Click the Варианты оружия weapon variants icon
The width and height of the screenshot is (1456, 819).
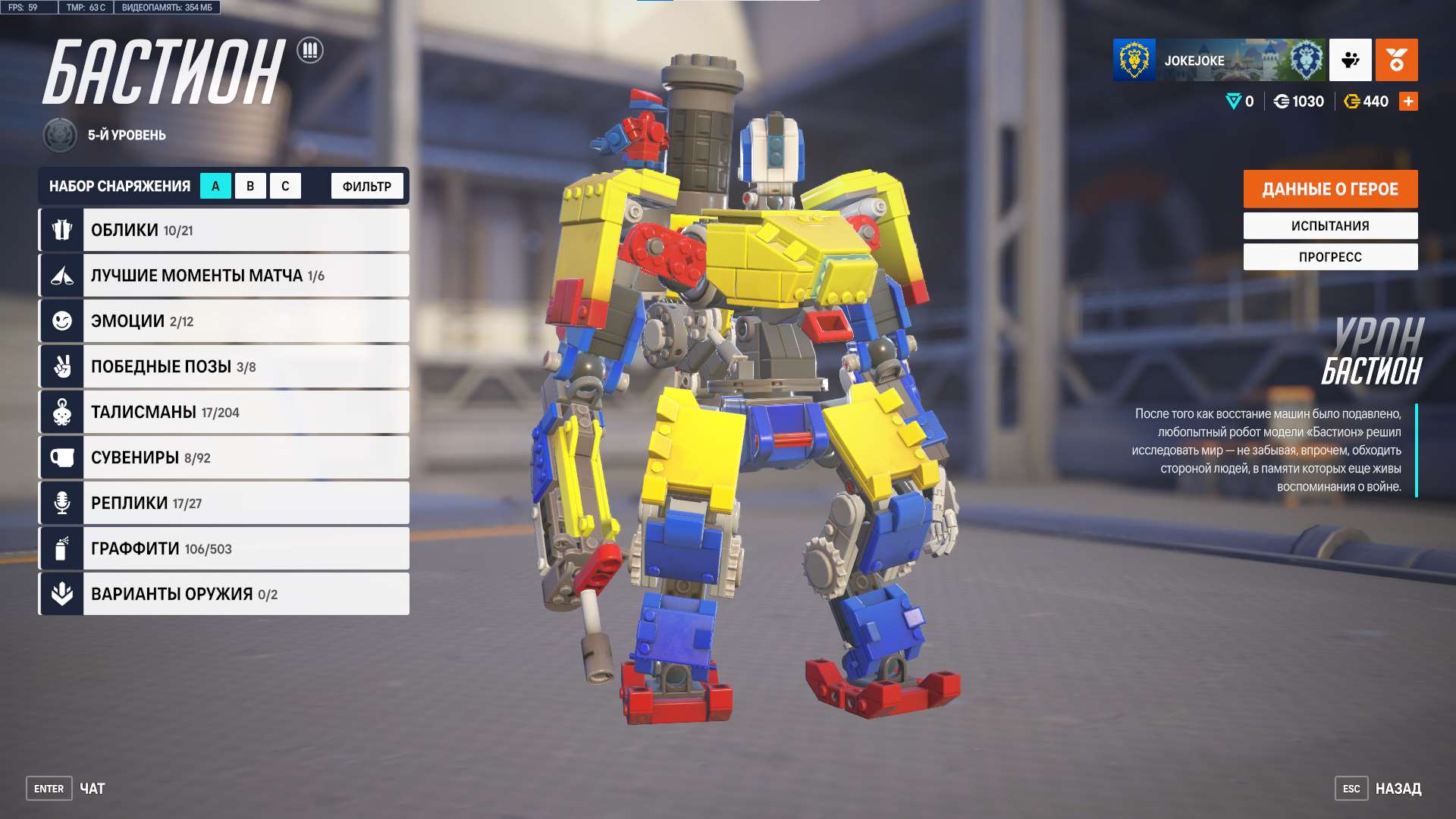61,593
